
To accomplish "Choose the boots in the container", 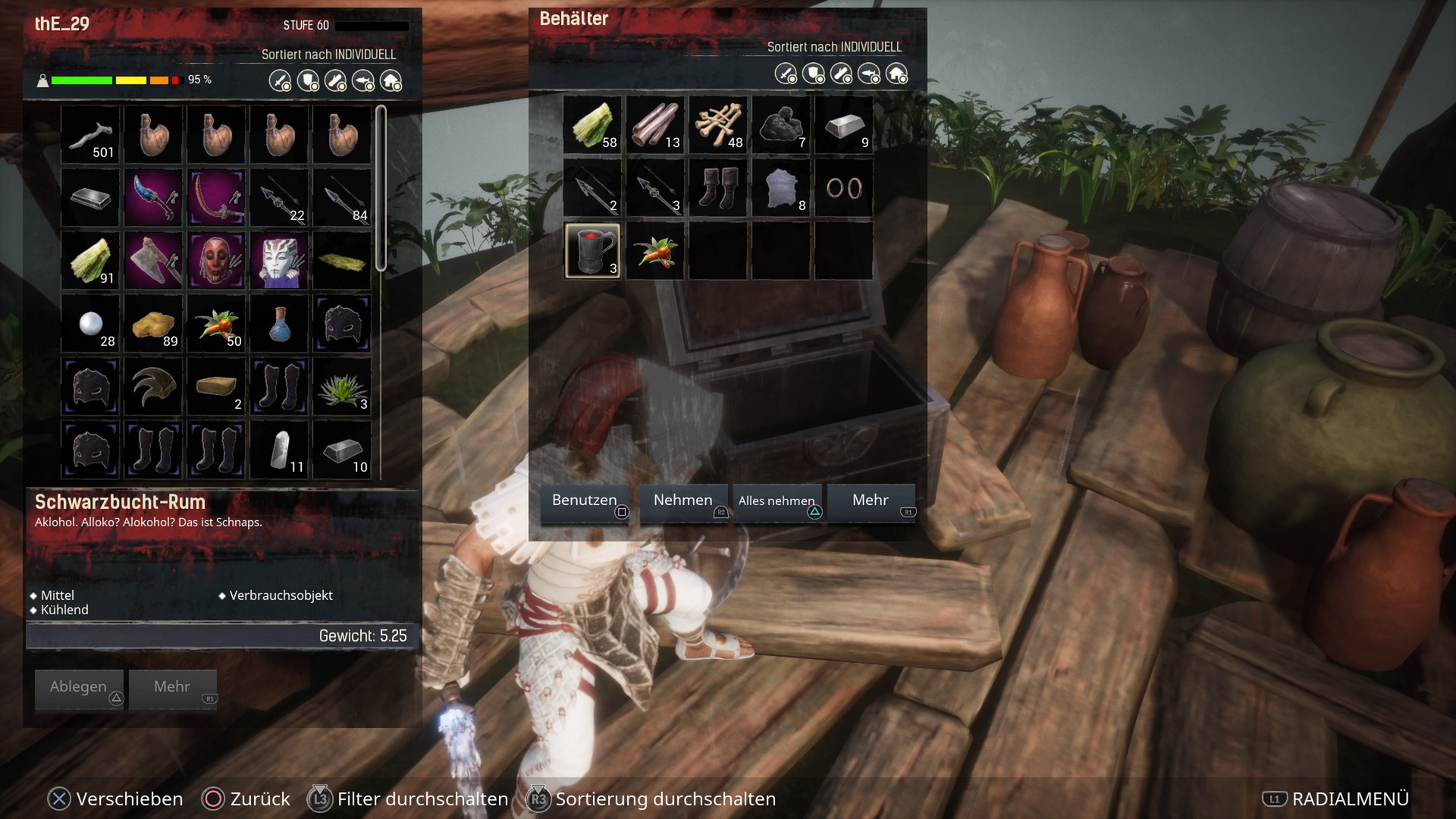I will tap(718, 188).
